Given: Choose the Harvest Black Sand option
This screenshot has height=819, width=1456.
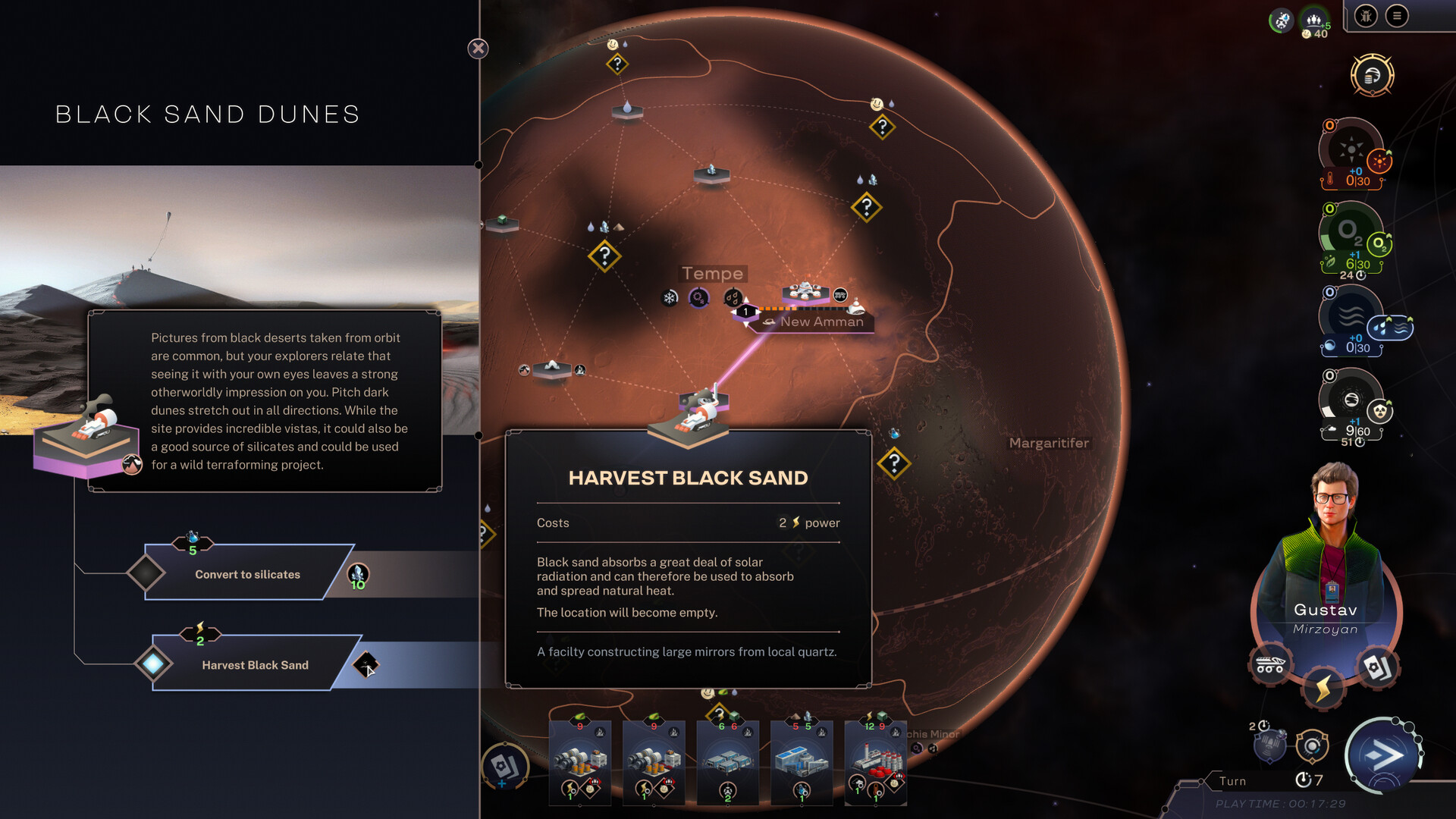Looking at the screenshot, I should click(254, 665).
